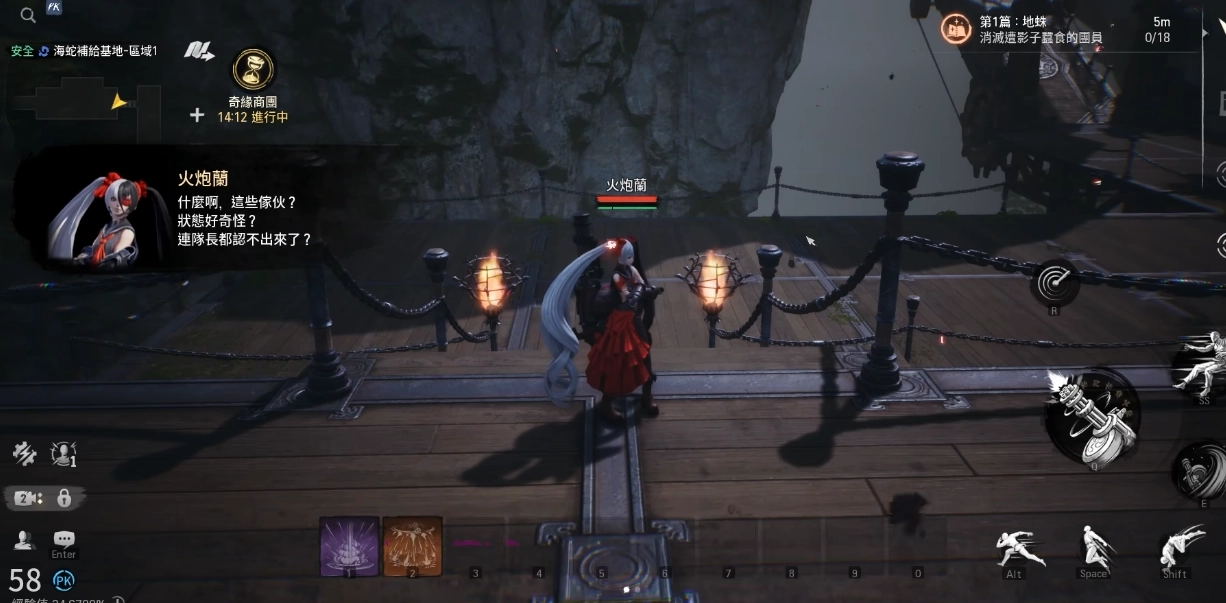Click the orange quest book icon
This screenshot has height=603, width=1226.
(x=956, y=29)
